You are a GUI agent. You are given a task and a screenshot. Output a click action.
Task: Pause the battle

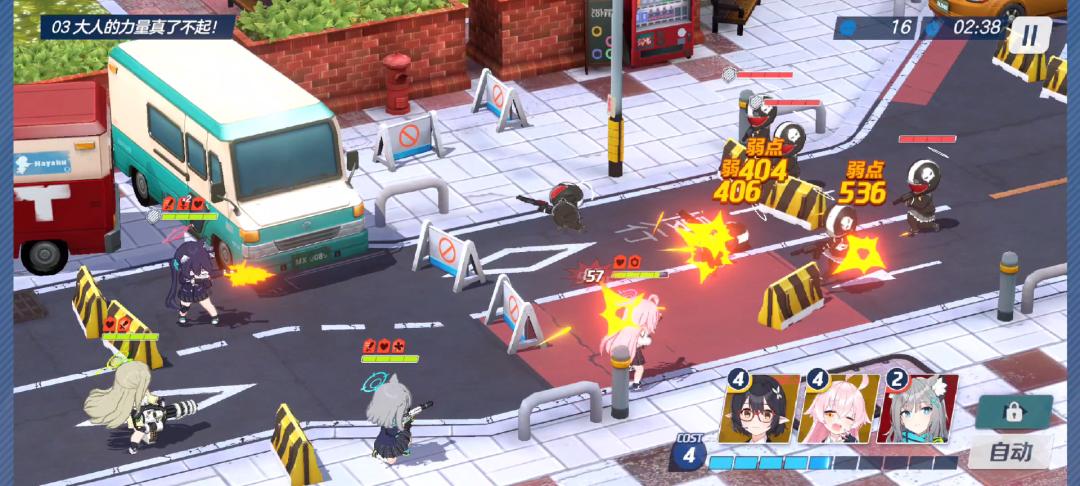tap(1029, 35)
